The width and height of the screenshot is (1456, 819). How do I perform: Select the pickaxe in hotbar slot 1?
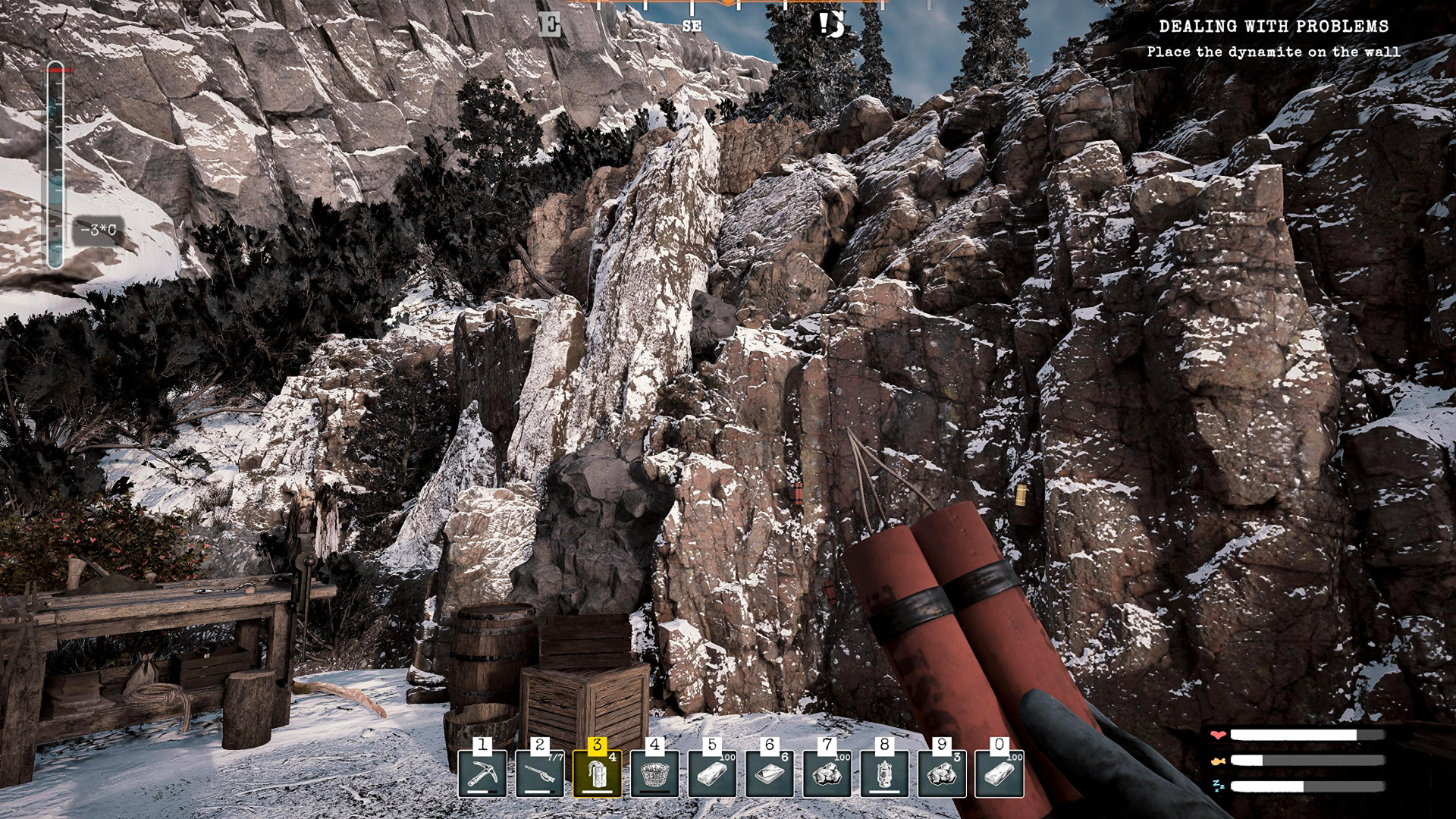pyautogui.click(x=482, y=773)
